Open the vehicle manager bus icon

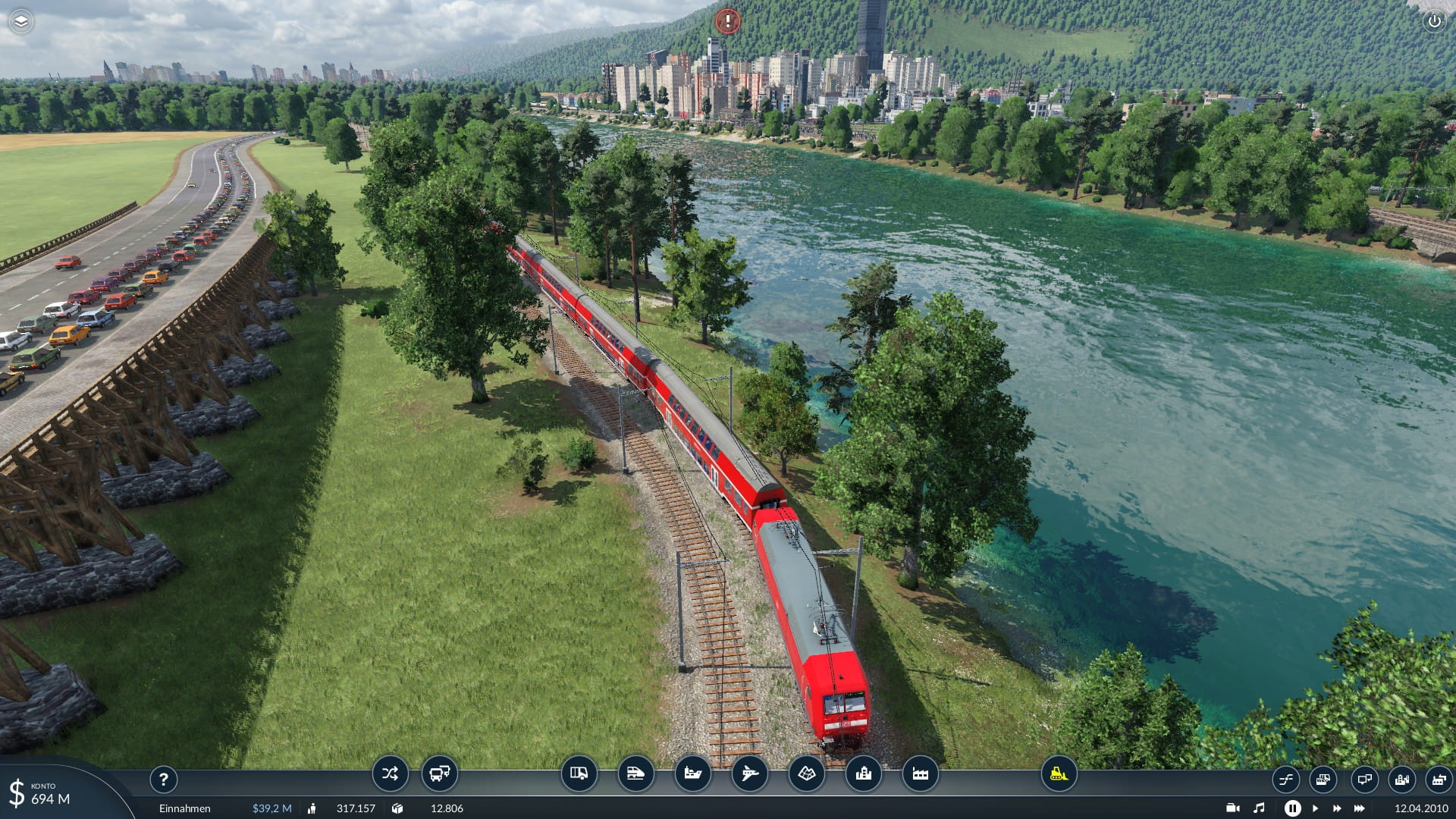439,773
